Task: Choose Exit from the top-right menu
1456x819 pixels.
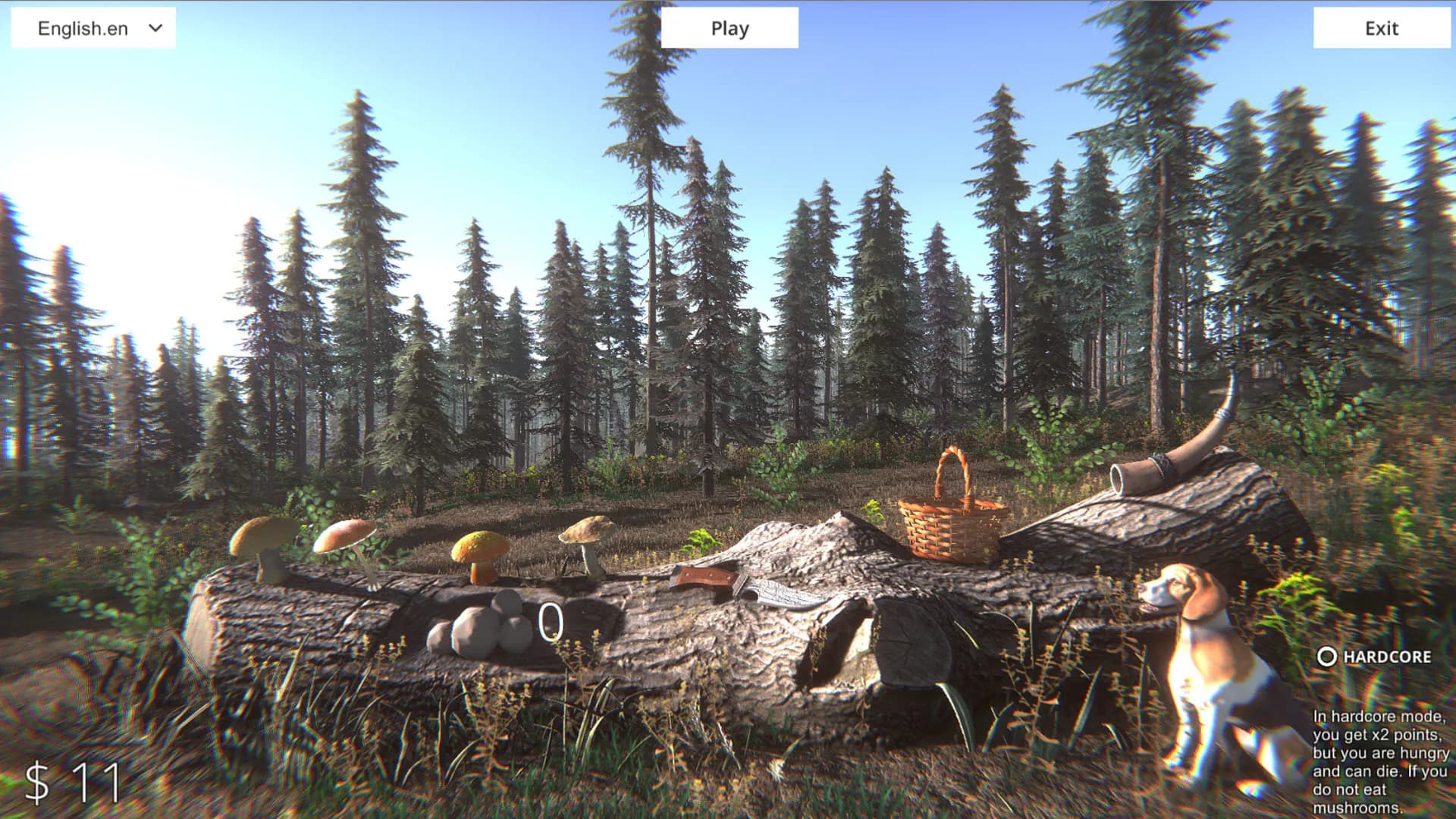Action: point(1382,29)
